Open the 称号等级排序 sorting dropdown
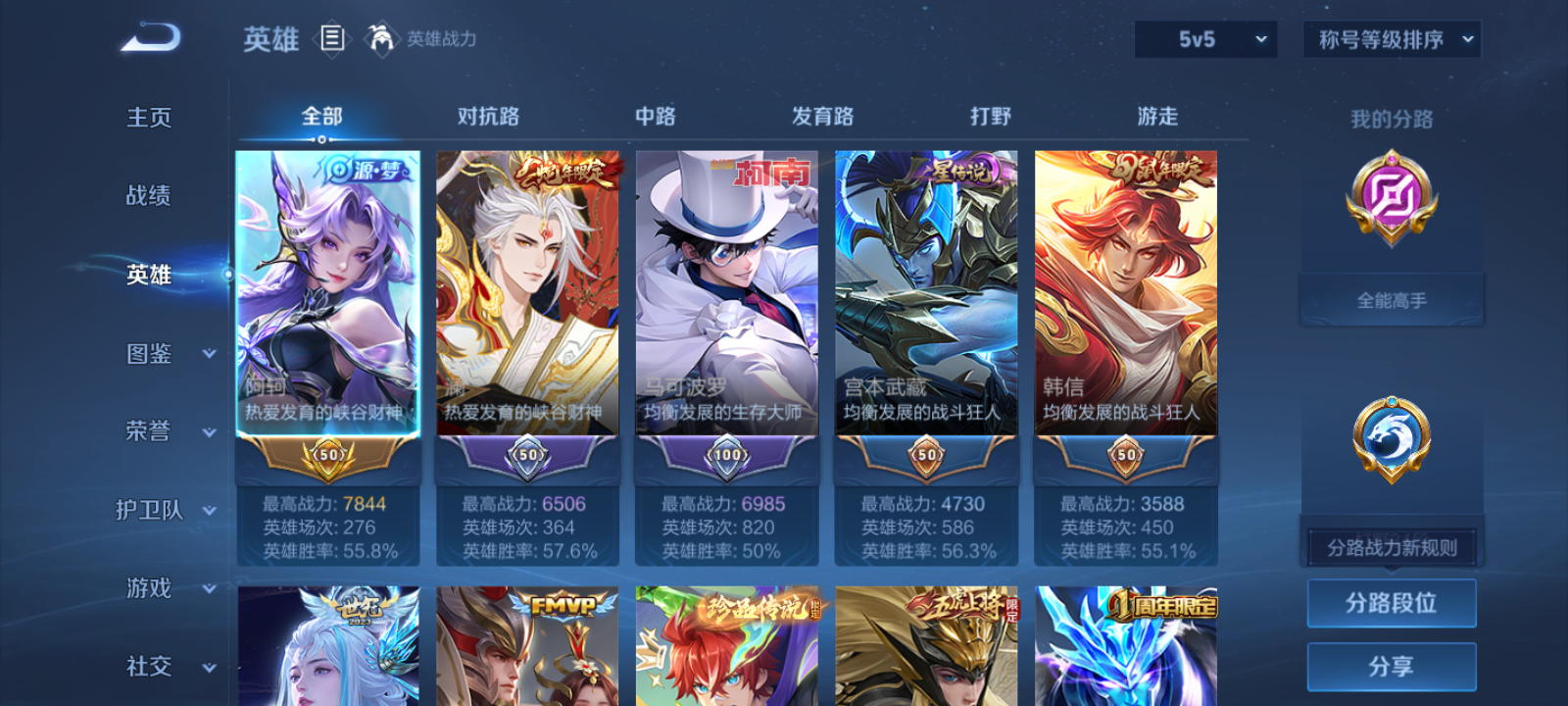 1390,40
